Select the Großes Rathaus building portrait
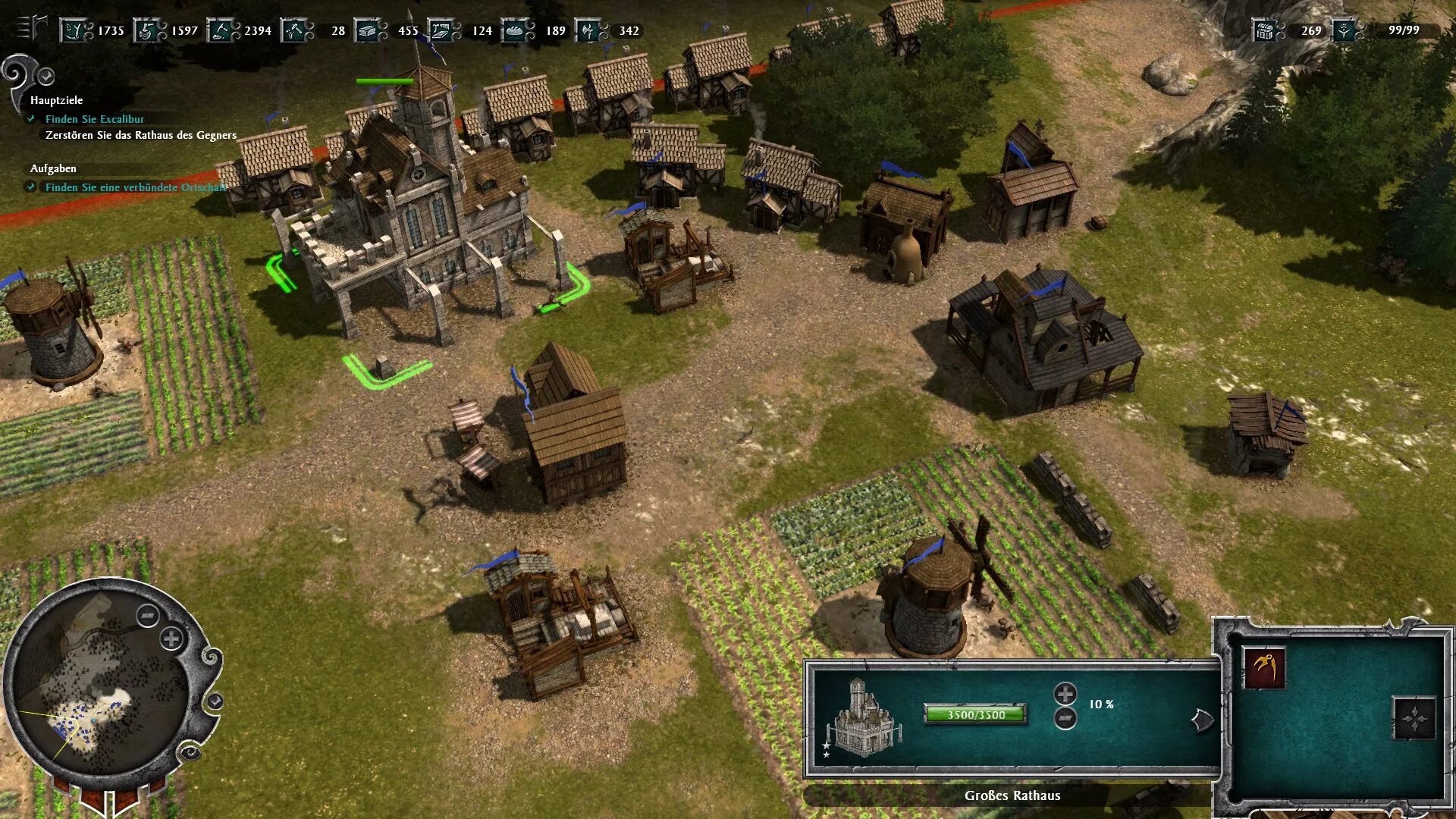 pos(862,718)
